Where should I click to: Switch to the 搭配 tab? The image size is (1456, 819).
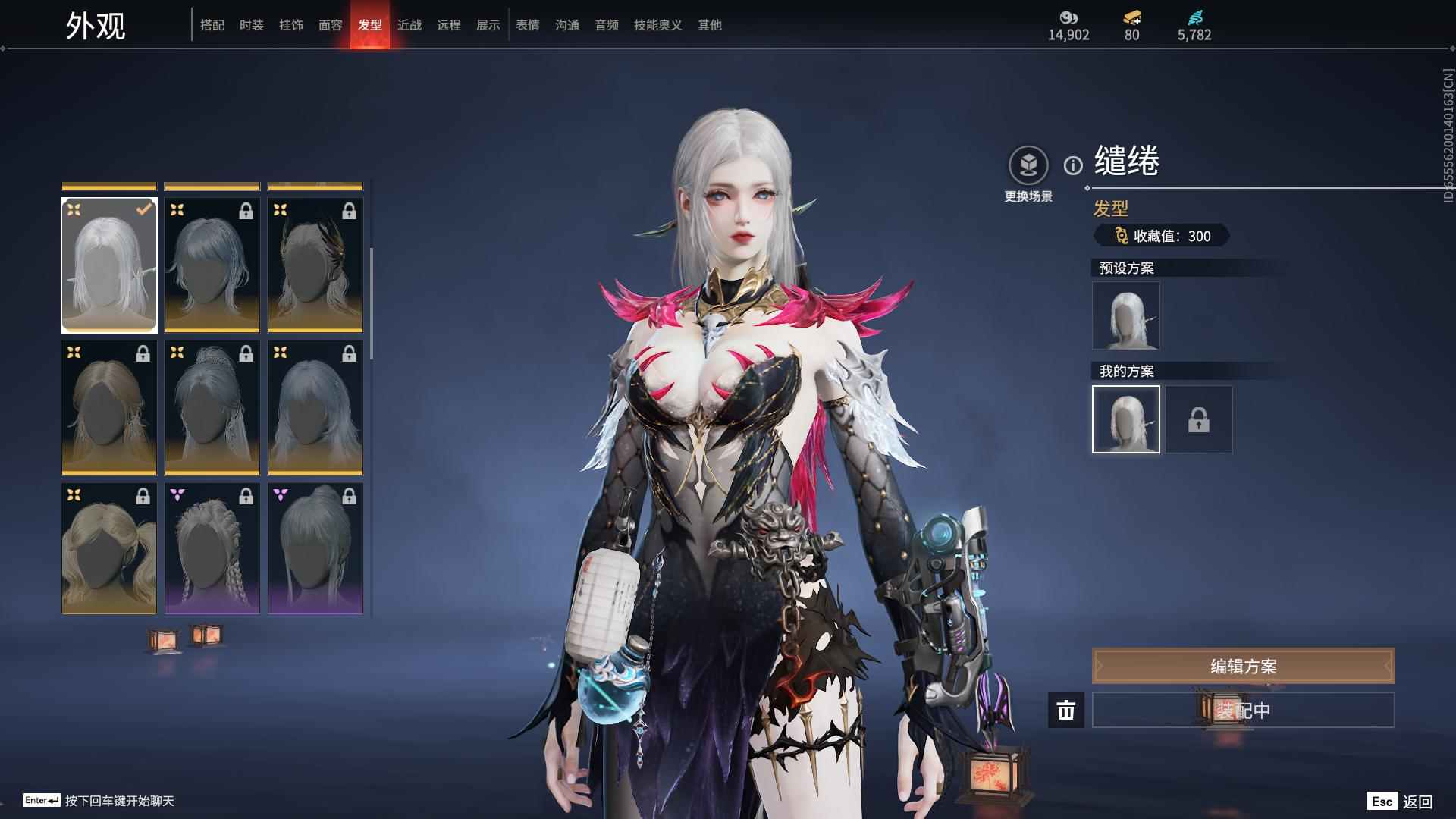[212, 25]
